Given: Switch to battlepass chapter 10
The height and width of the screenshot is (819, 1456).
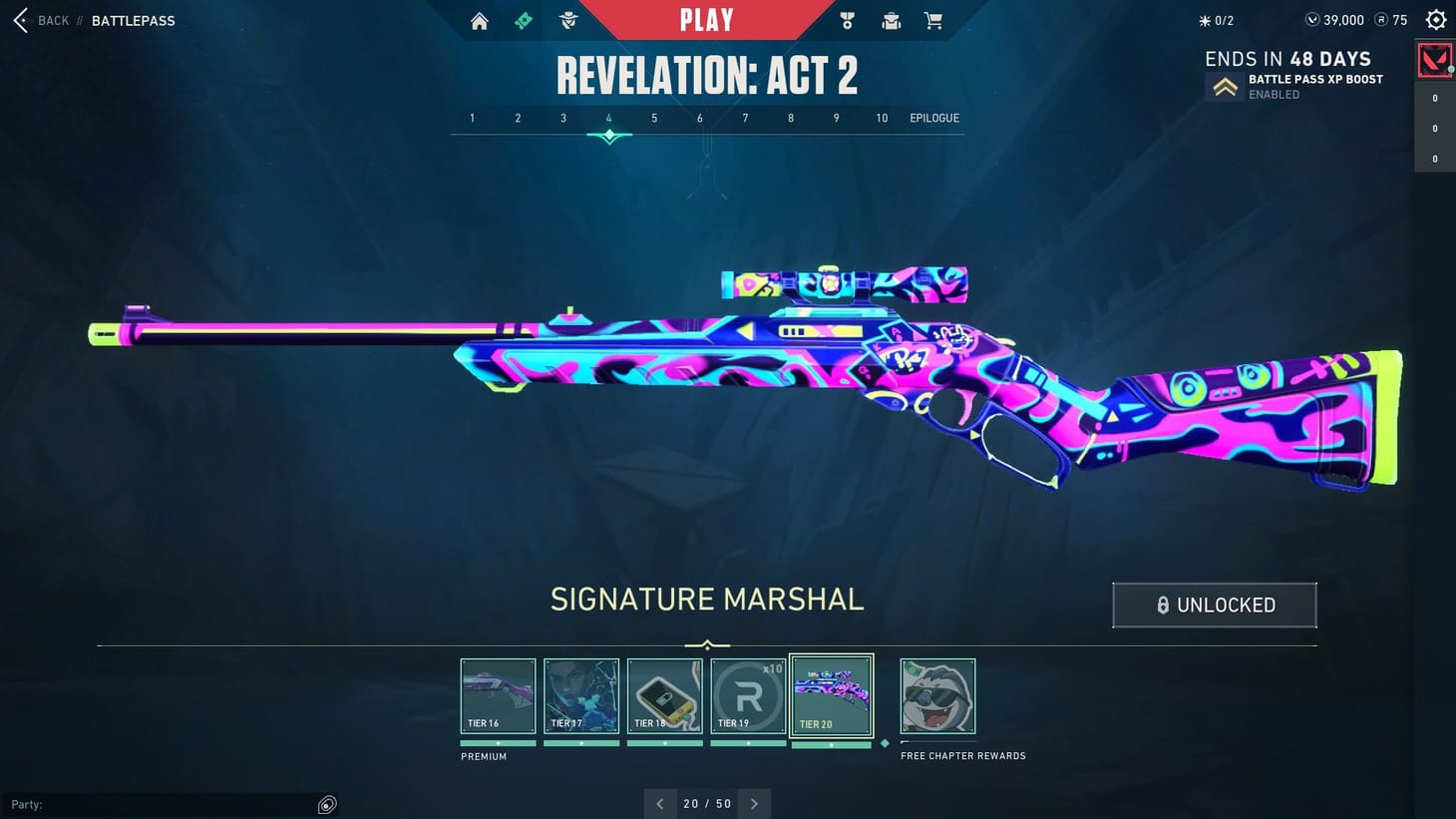Looking at the screenshot, I should point(882,118).
